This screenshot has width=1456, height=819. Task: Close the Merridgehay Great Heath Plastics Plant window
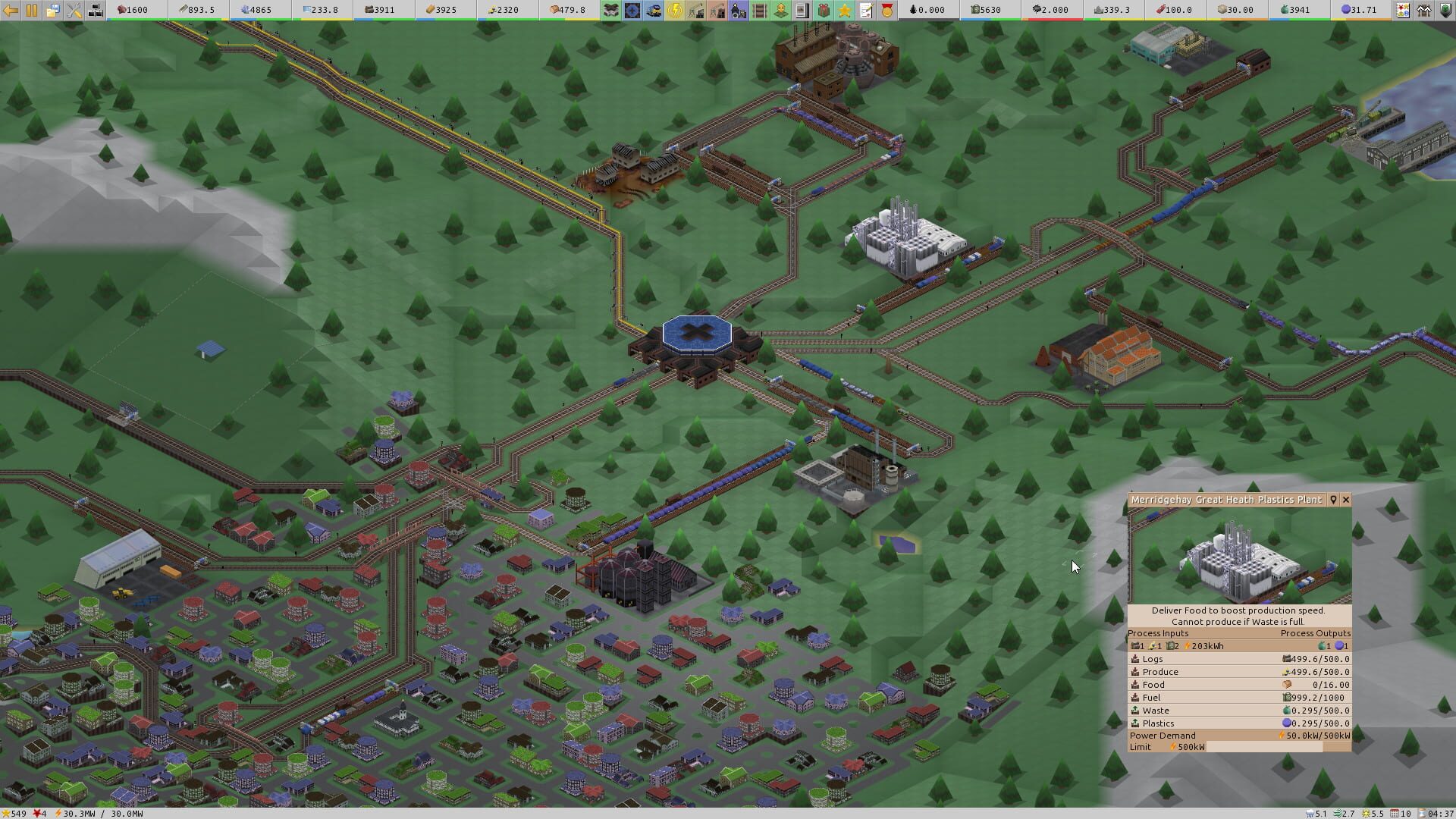pos(1346,500)
